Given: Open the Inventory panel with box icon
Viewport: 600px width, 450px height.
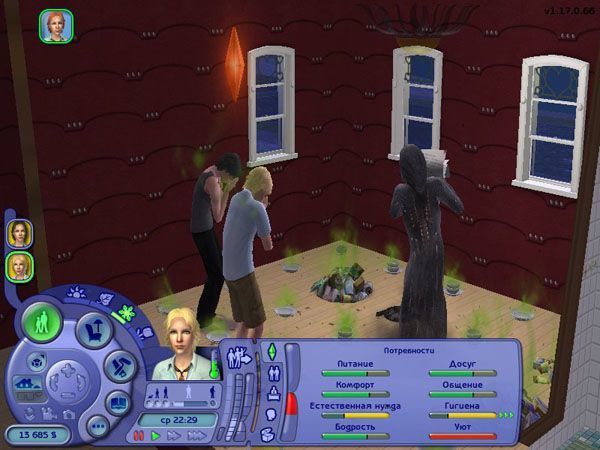Looking at the screenshot, I should pyautogui.click(x=270, y=434).
